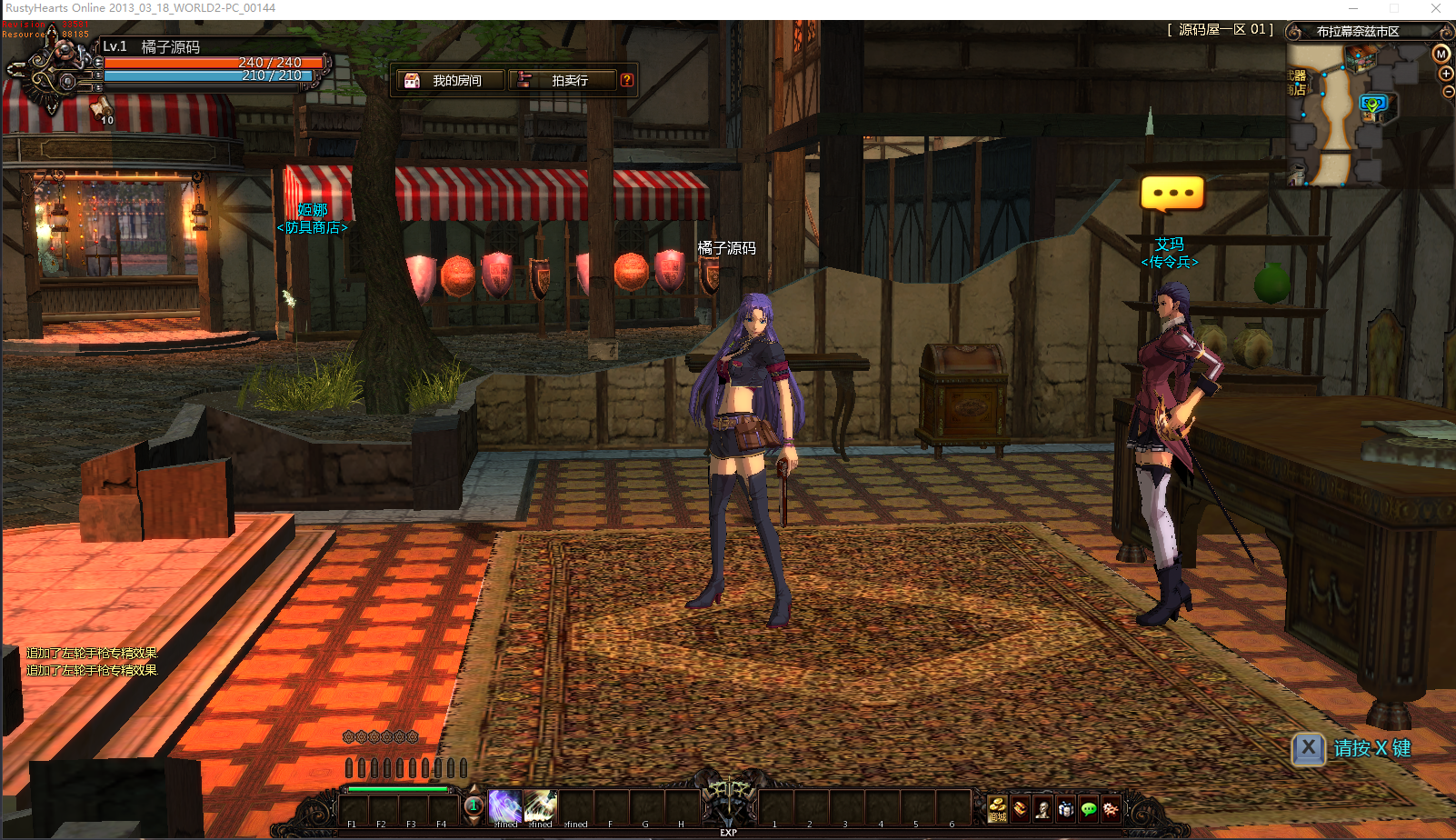Click the book icon next to cash shop
The height and width of the screenshot is (840, 1456).
(1020, 807)
